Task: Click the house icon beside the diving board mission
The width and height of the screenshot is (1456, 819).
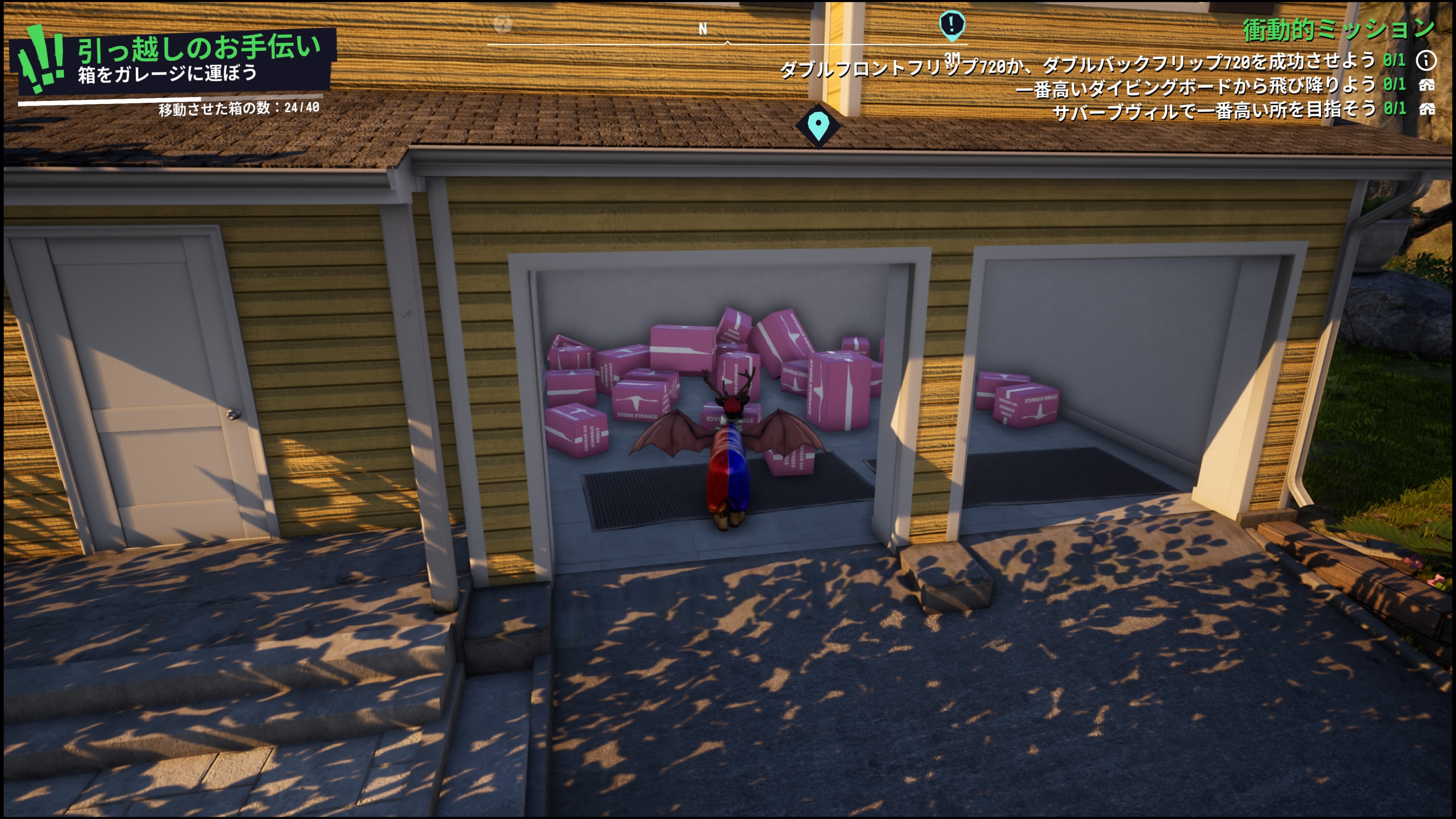Action: (x=1426, y=85)
